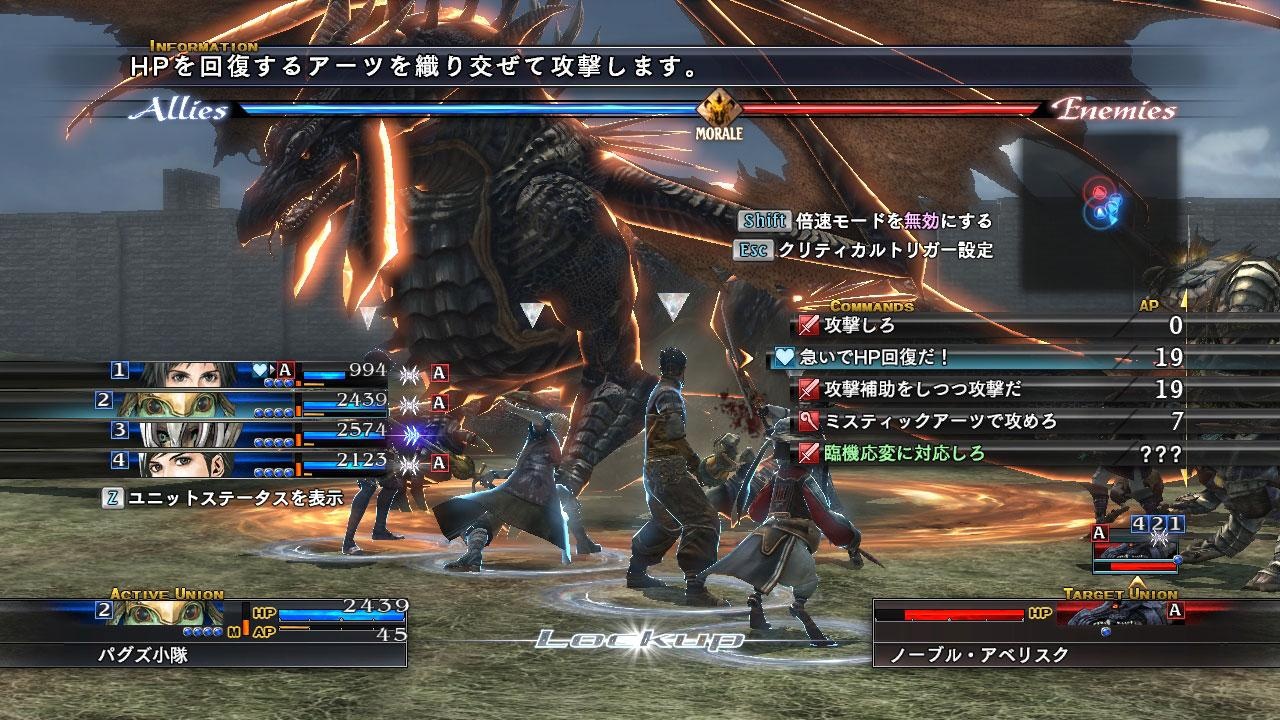Screen dimensions: 1280x720
Task: Select the 攻撃しろ command
Action: 860,325
